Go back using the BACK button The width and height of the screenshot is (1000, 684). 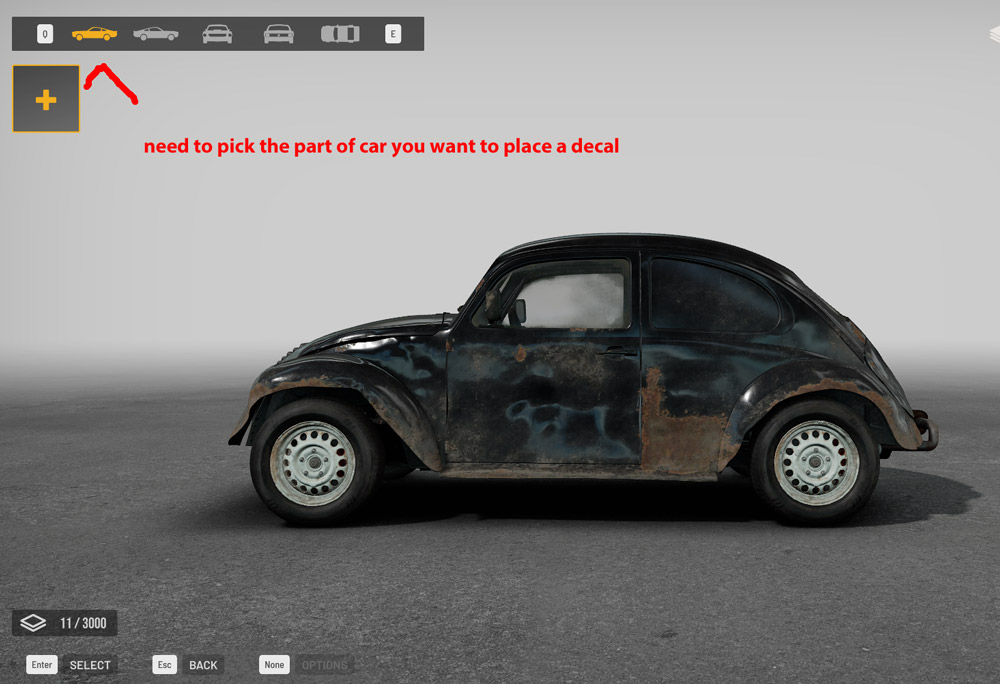pos(203,665)
